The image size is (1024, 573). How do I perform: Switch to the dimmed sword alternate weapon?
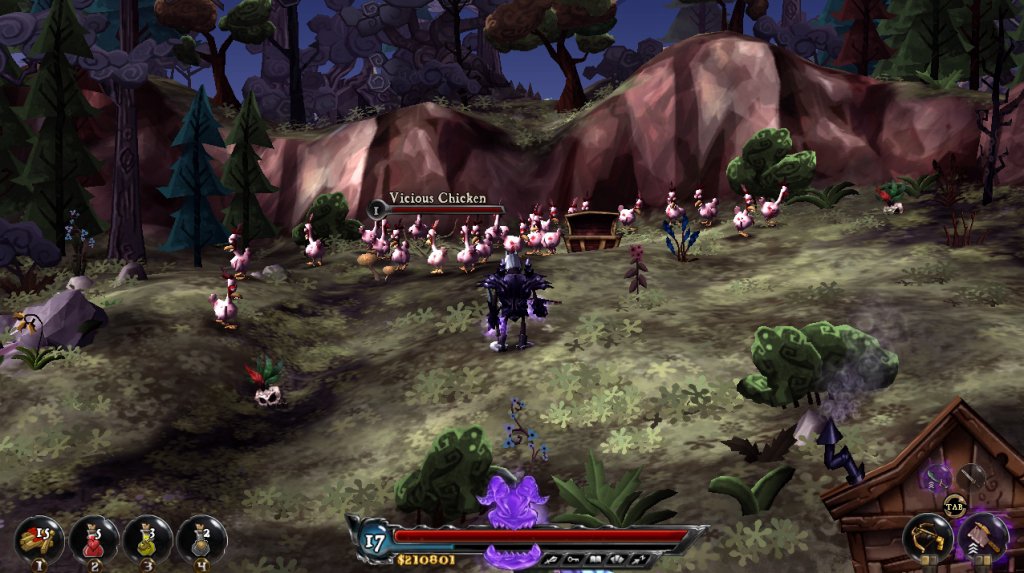(x=971, y=476)
